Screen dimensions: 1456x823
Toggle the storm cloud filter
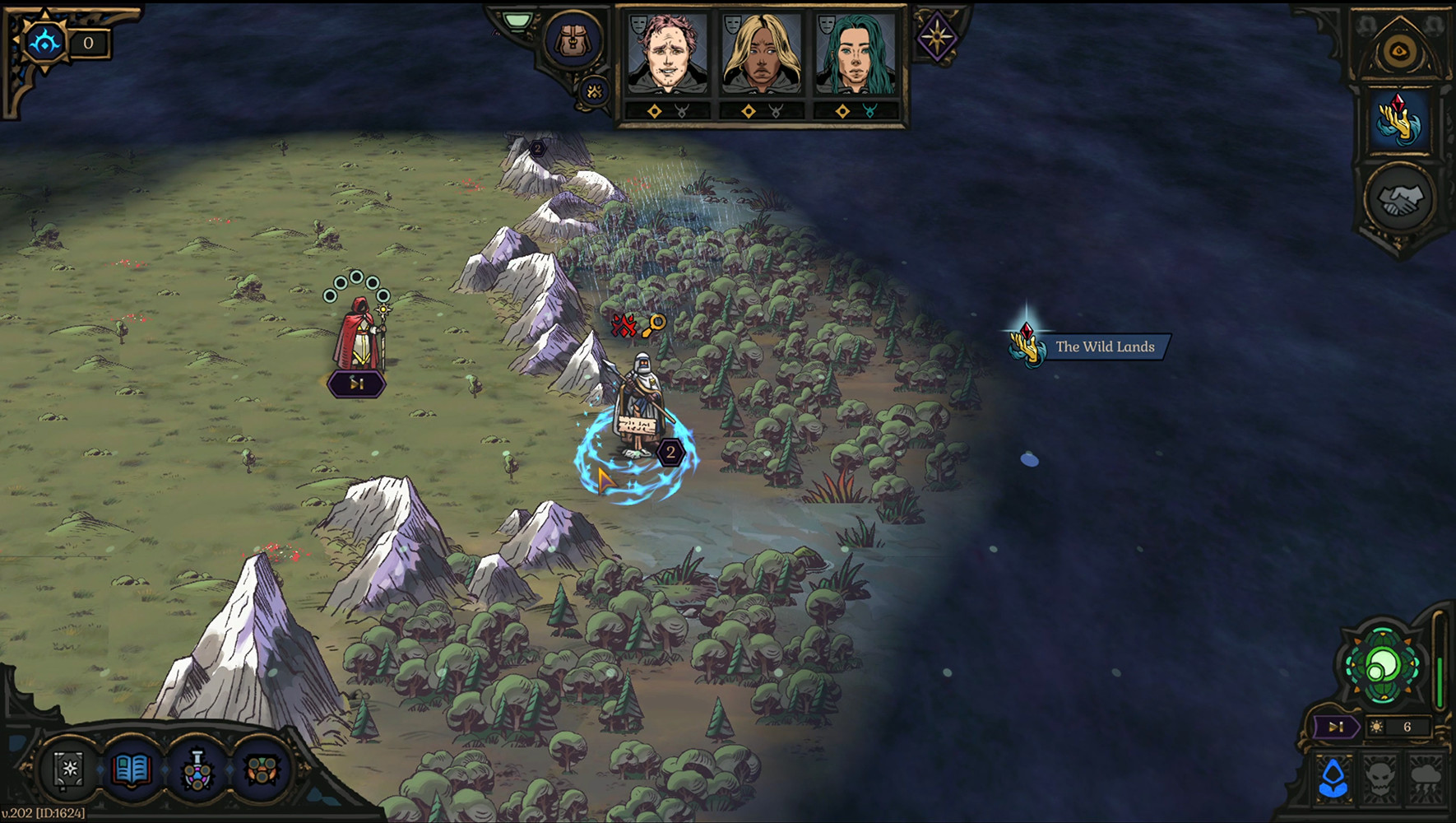coord(1426,778)
